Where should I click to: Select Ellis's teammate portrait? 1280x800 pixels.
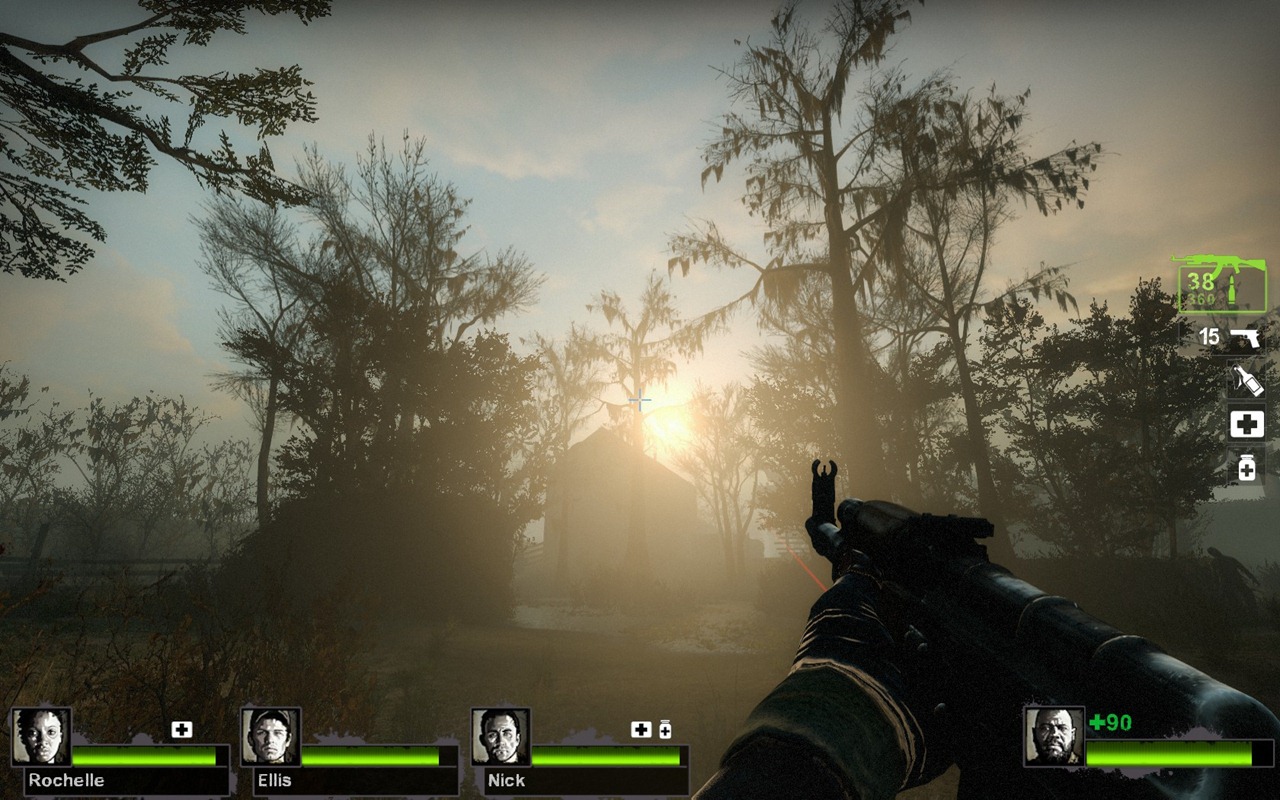click(x=271, y=737)
